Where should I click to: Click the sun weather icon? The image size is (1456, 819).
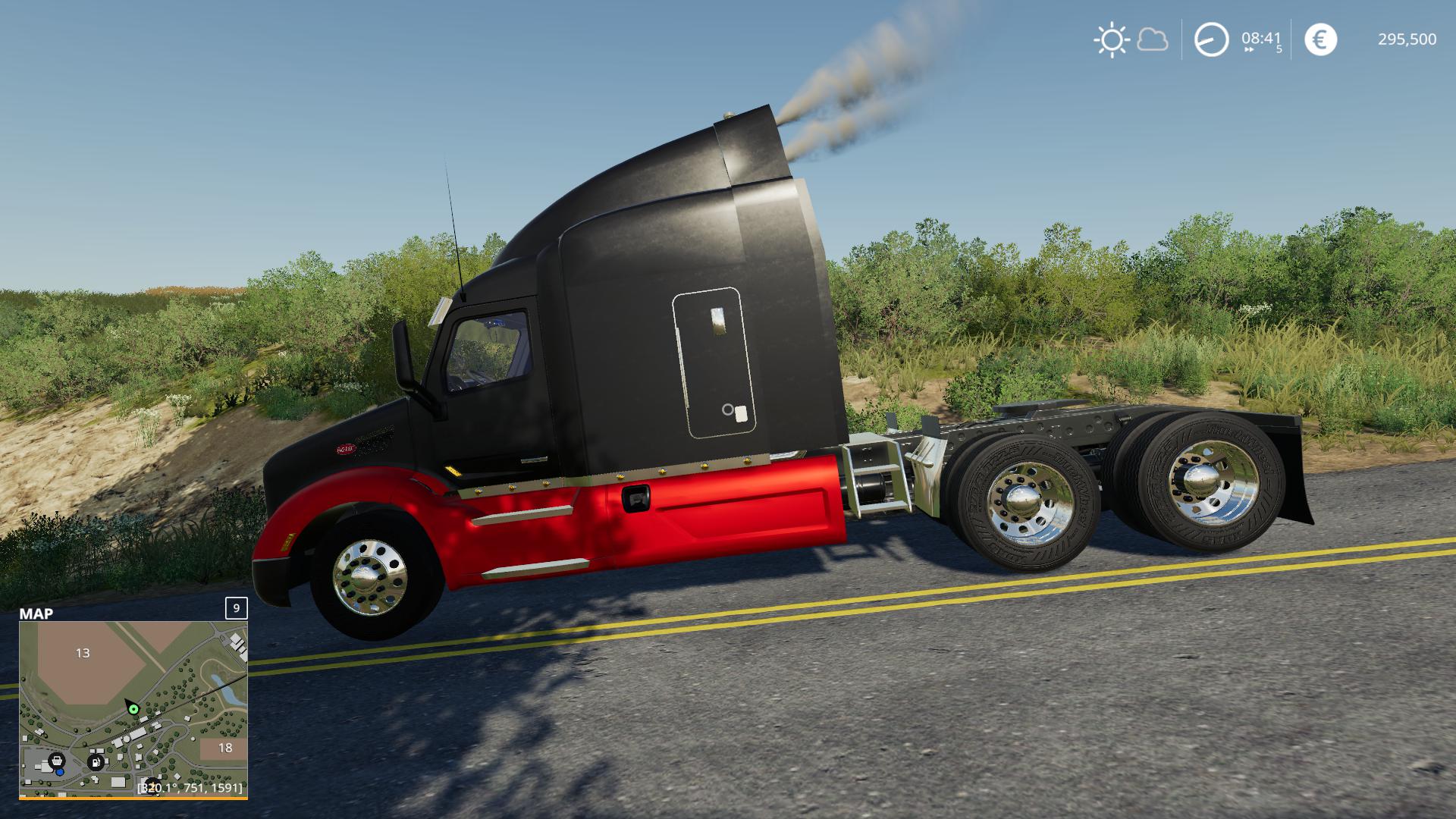coord(1112,39)
